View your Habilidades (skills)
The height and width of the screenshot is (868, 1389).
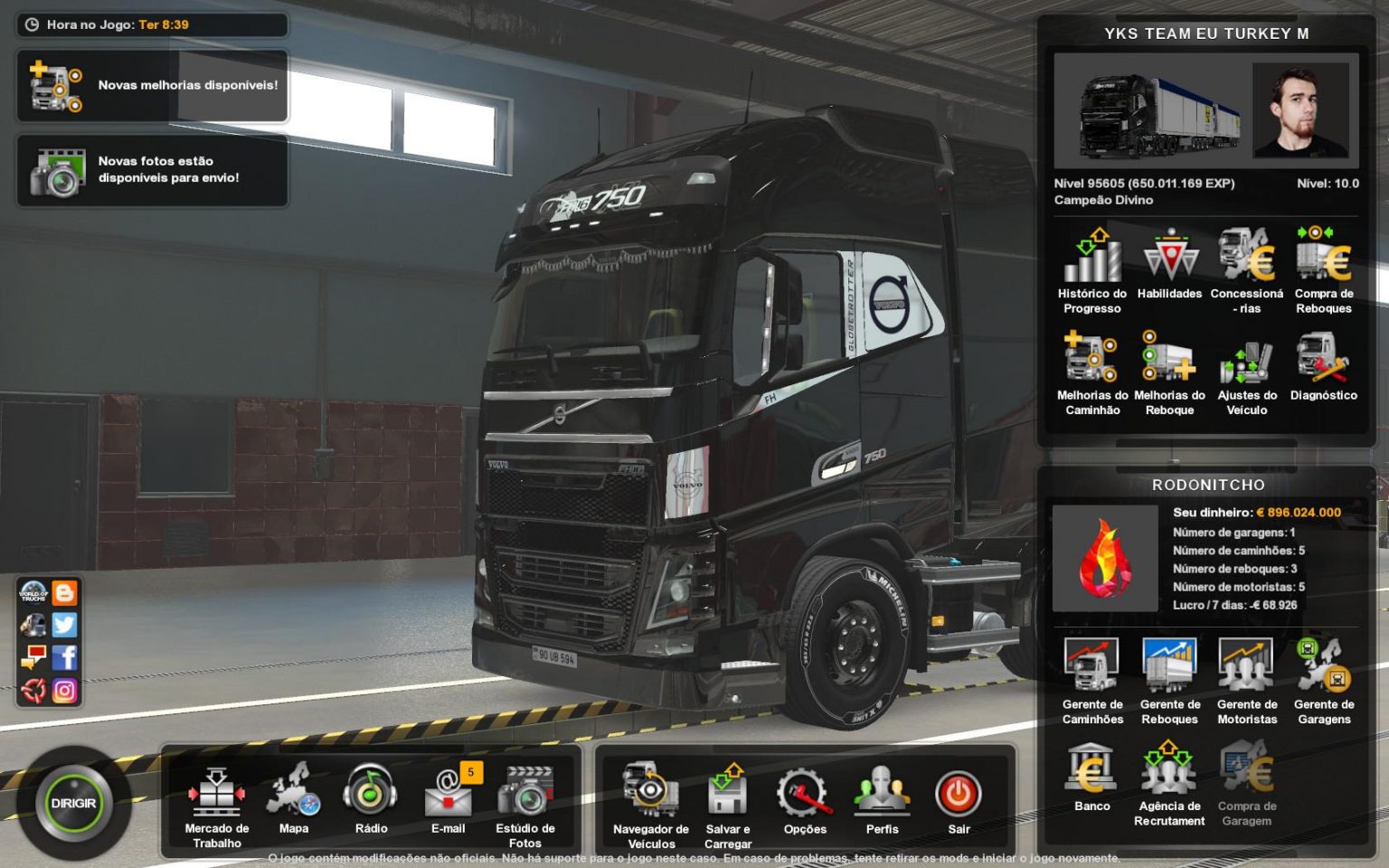tap(1168, 264)
